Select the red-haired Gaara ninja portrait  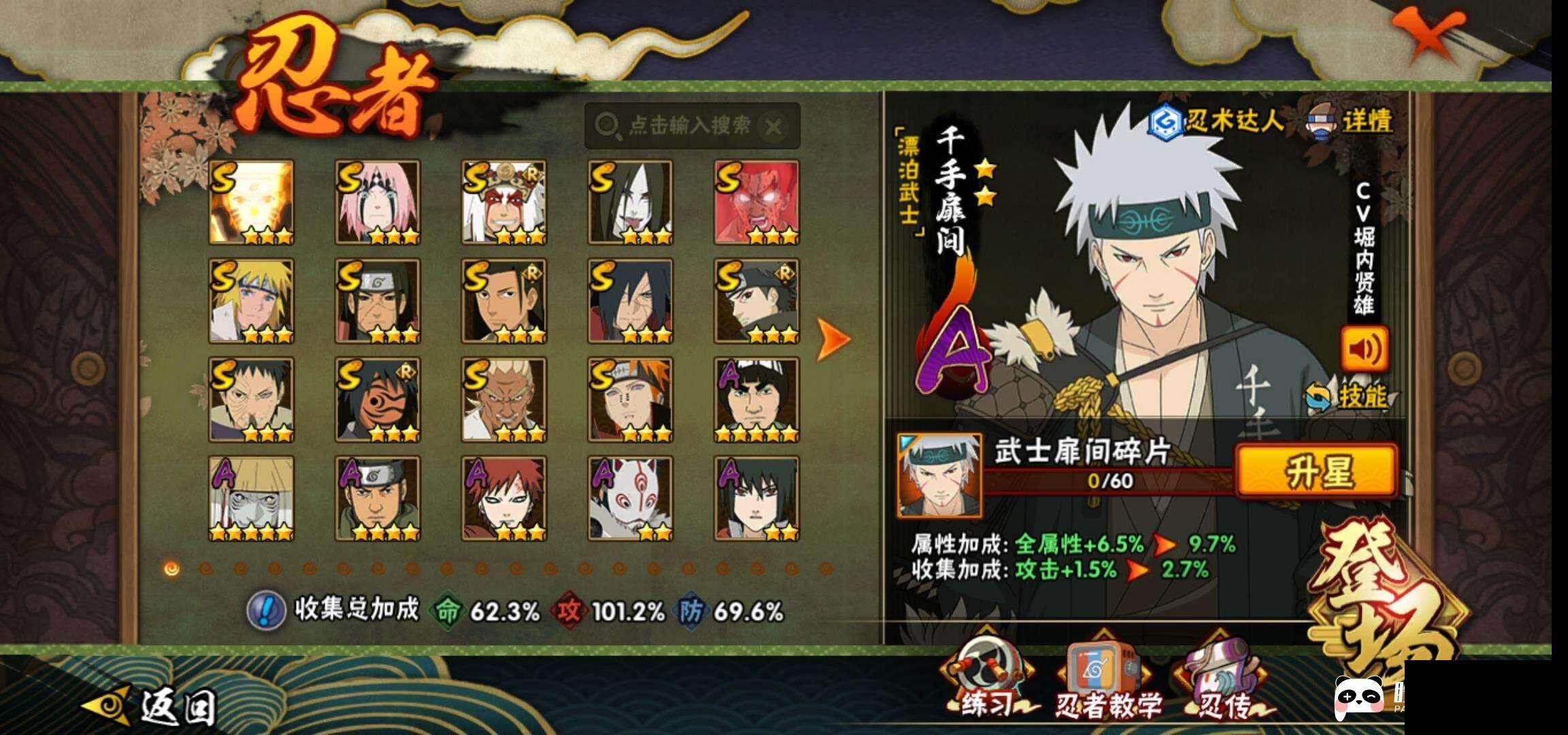click(504, 499)
